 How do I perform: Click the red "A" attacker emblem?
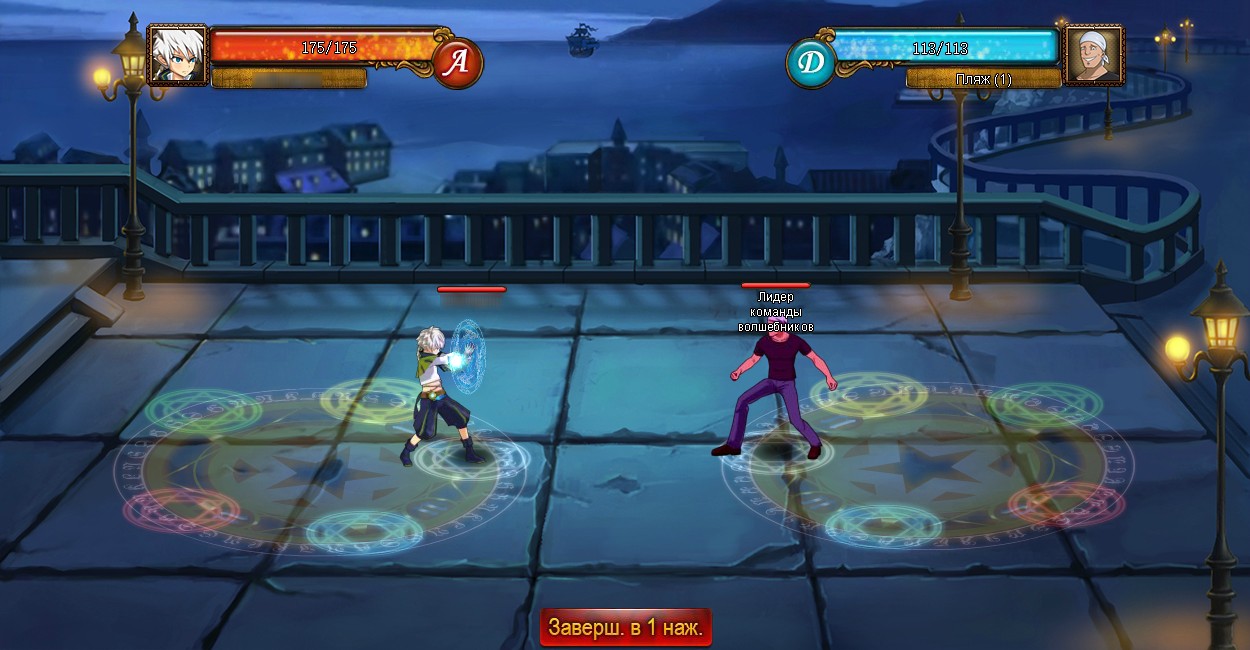pyautogui.click(x=458, y=63)
